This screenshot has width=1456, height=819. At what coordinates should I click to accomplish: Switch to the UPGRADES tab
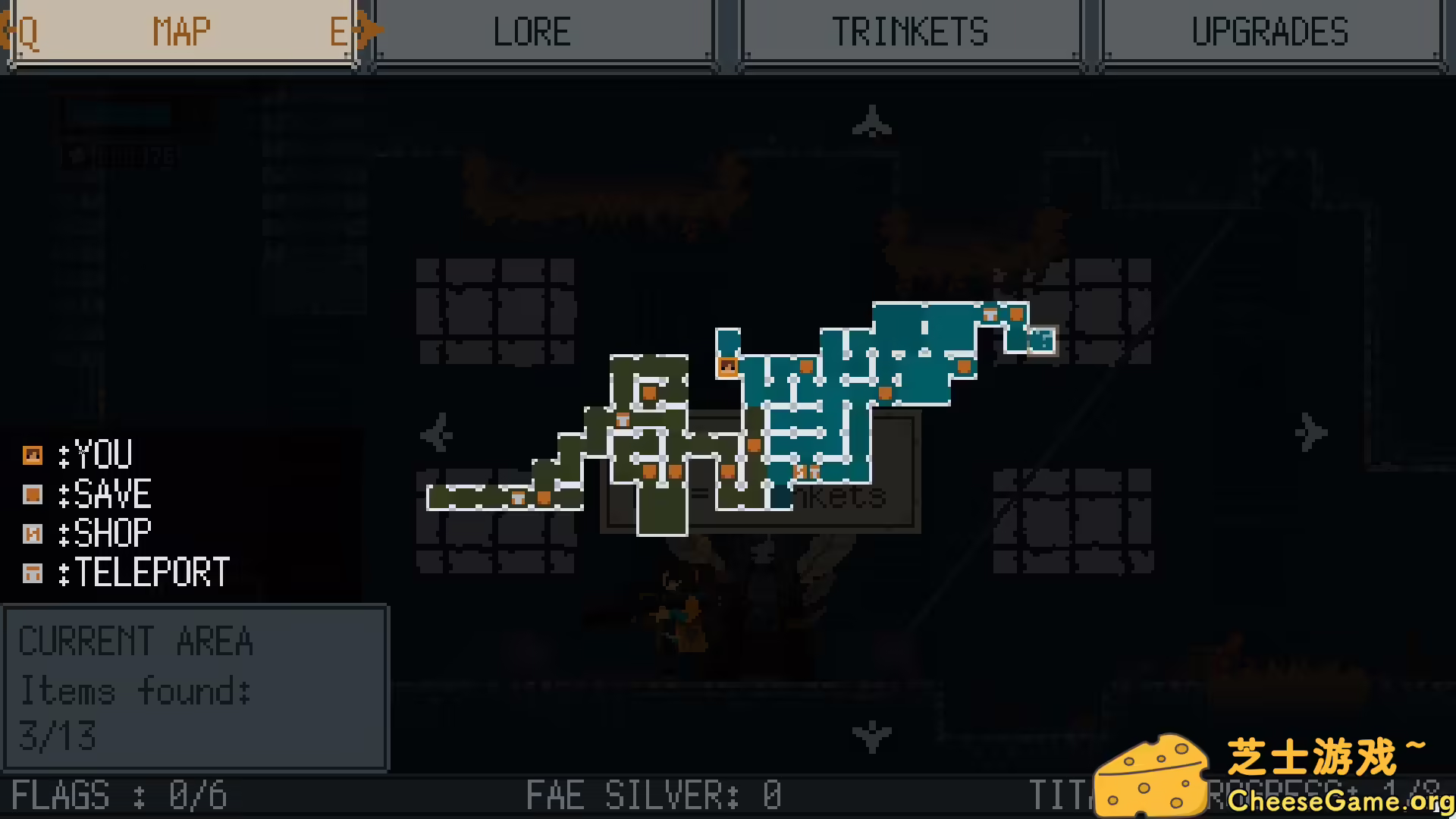[1269, 32]
